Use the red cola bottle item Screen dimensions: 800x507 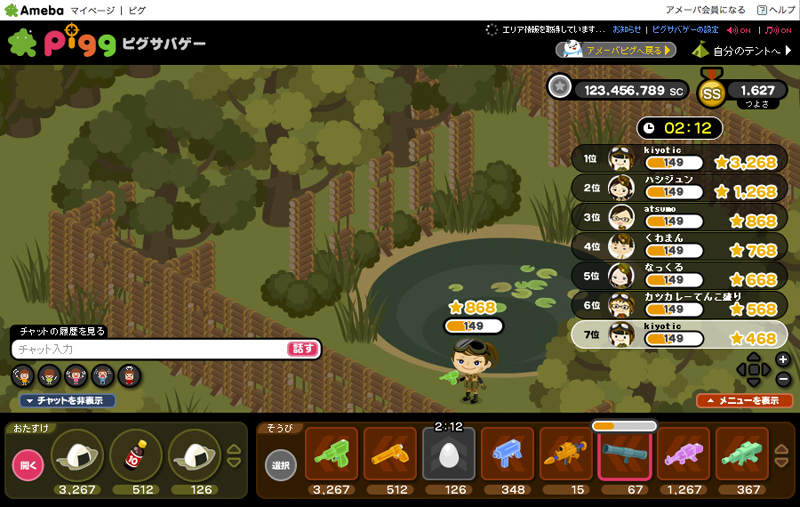135,455
